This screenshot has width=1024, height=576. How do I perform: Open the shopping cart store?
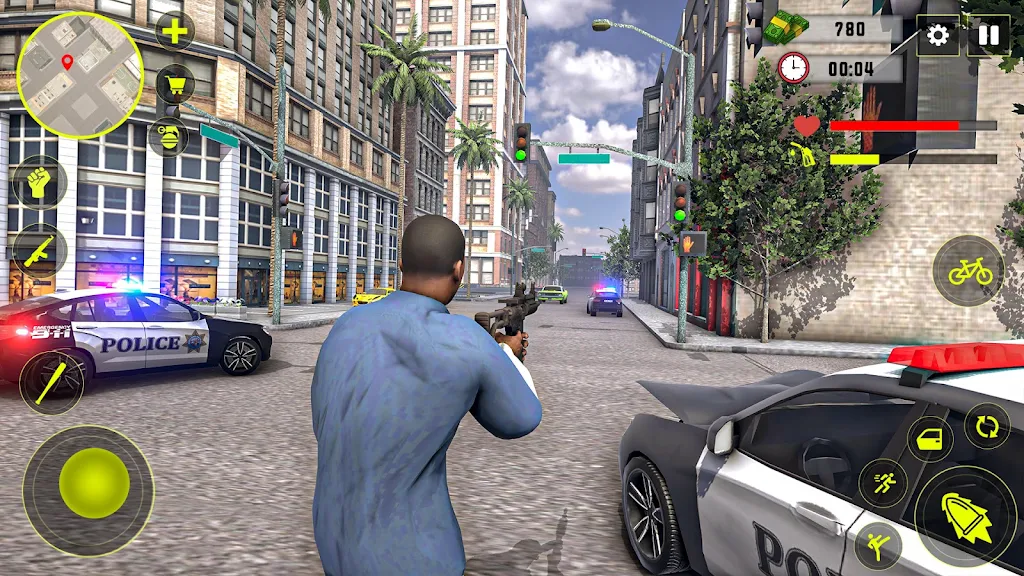tap(175, 83)
